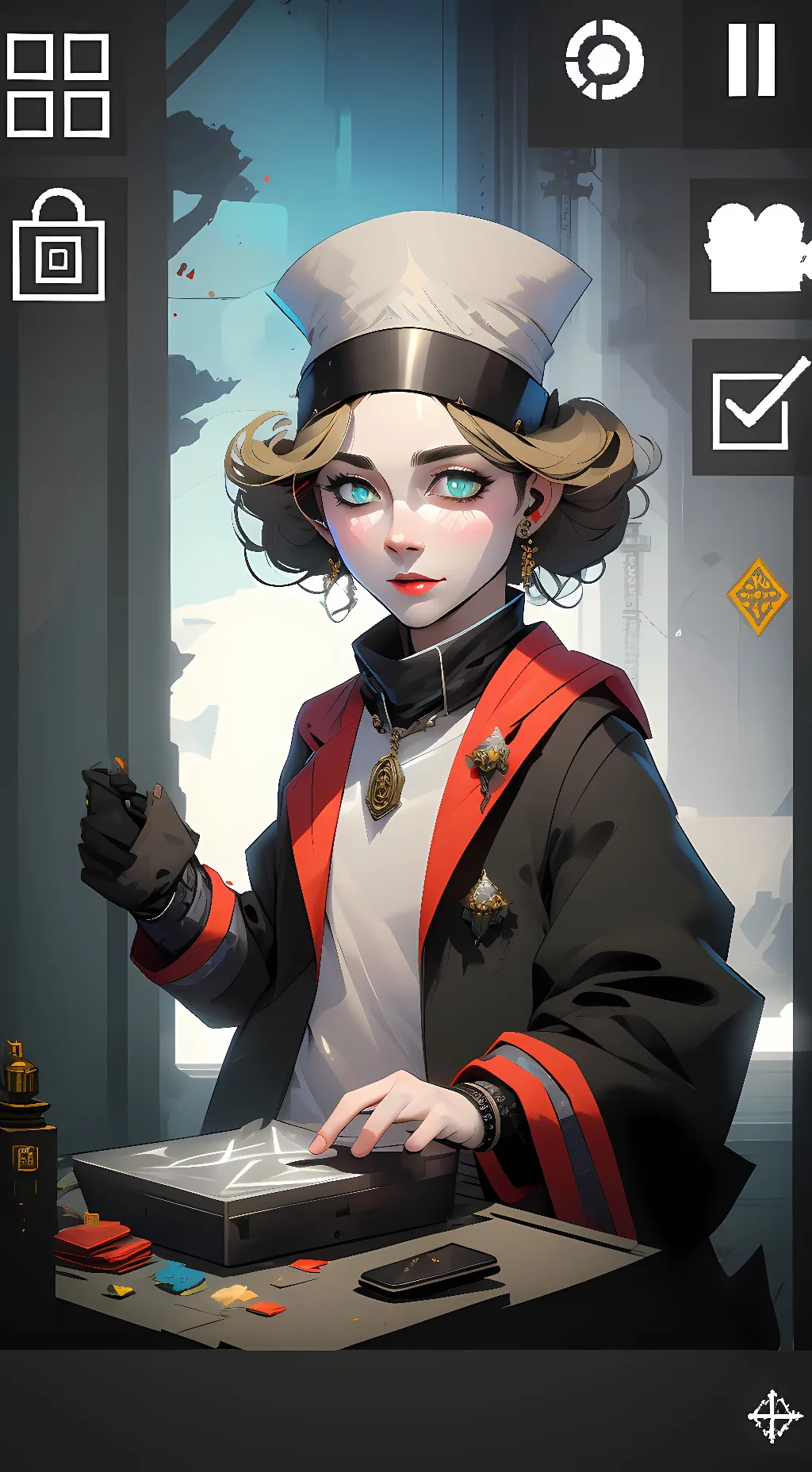Screen dimensions: 812x1472
Task: Open the video camera button
Action: 756,247
